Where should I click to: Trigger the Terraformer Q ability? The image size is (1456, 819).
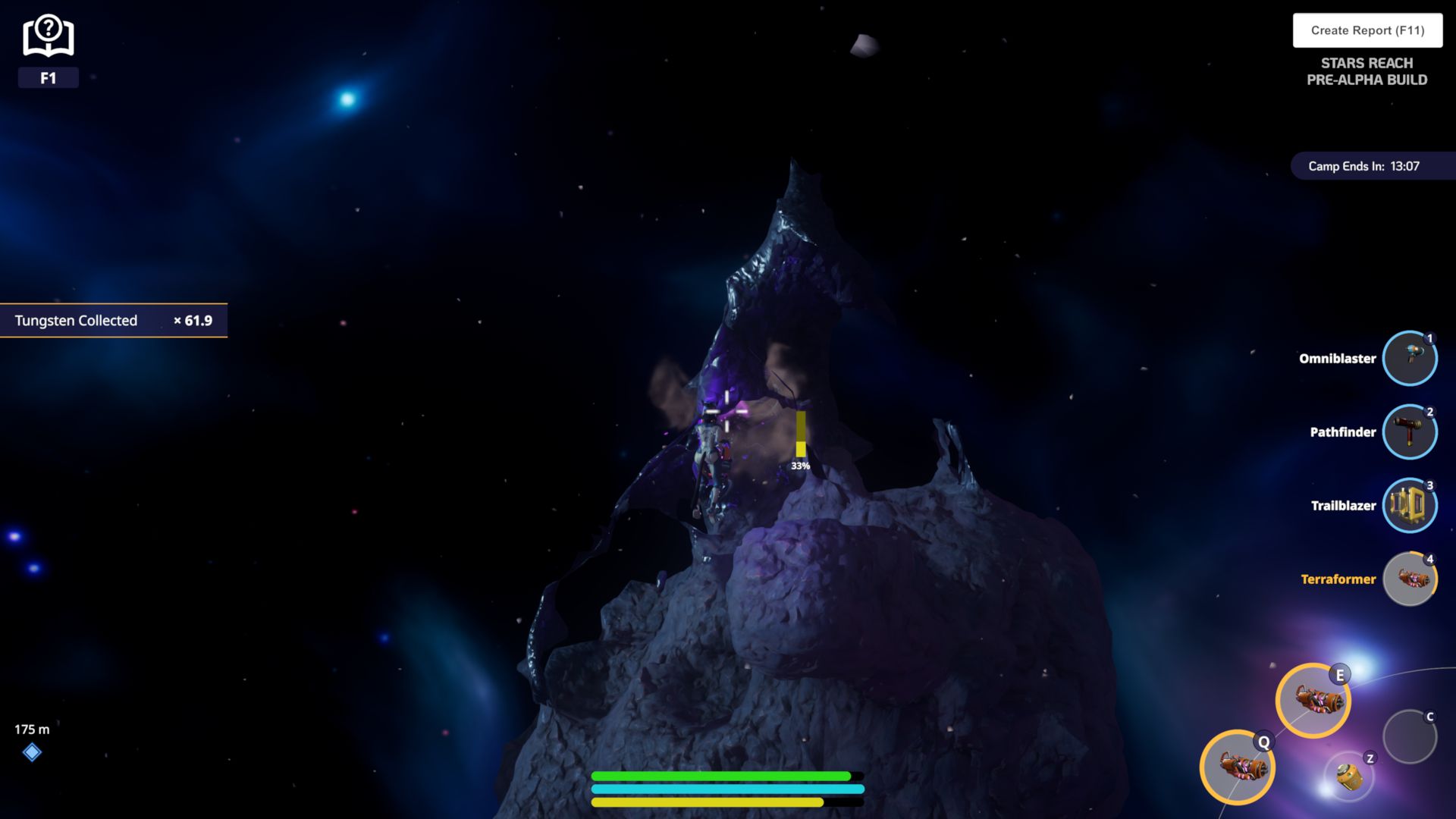click(1237, 767)
